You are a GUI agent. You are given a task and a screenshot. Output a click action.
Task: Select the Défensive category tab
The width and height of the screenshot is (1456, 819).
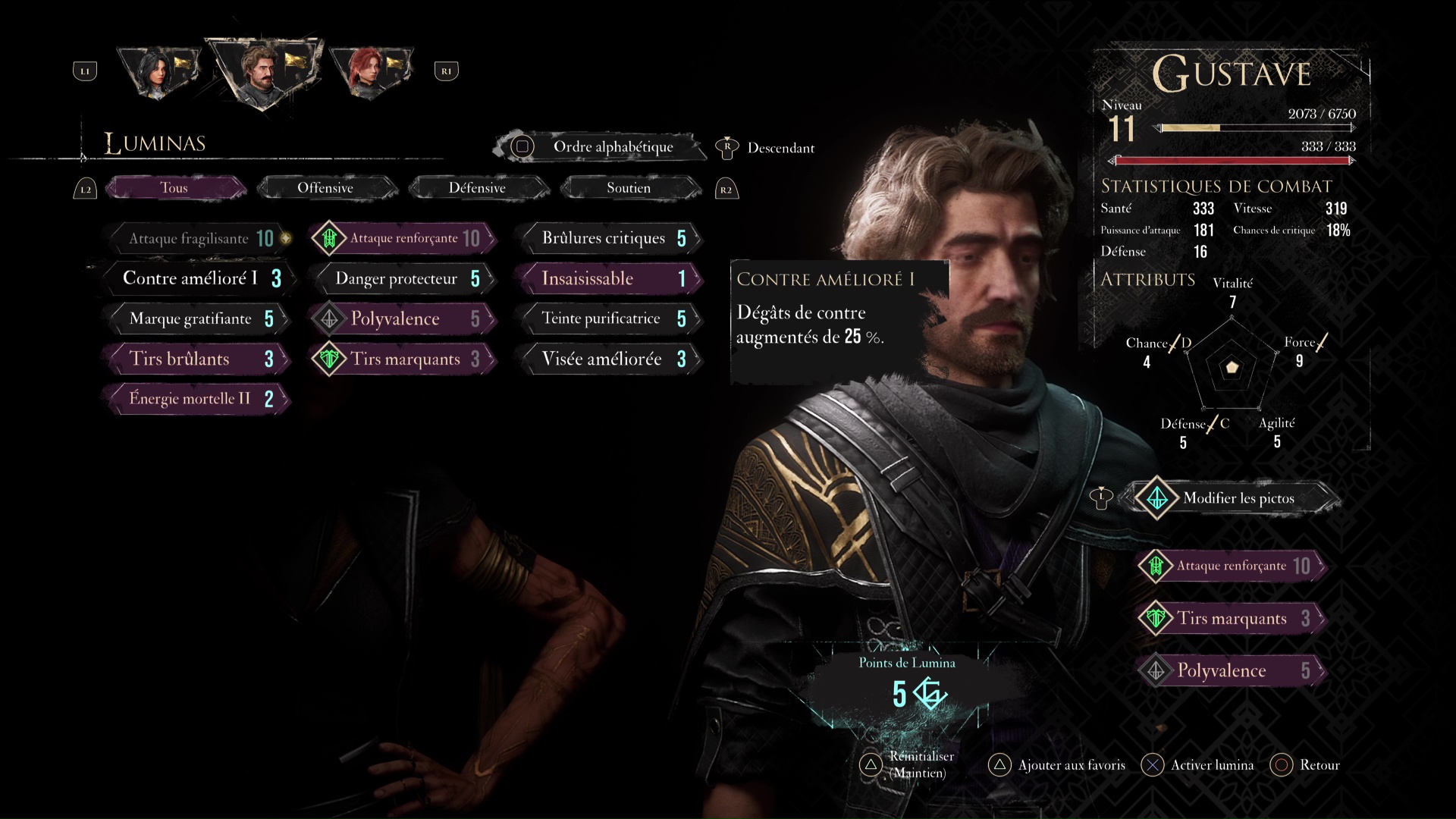pyautogui.click(x=477, y=188)
